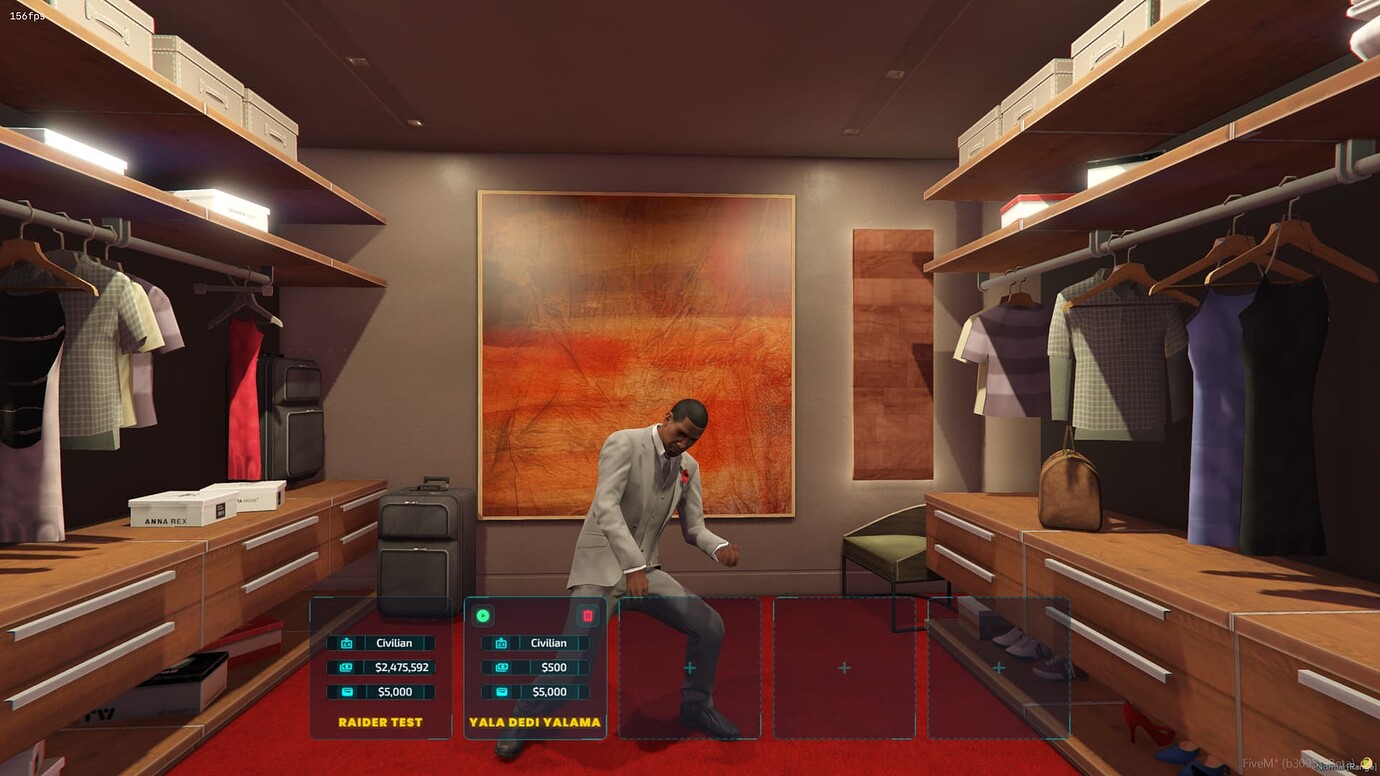
Task: Click the Civilian job field on RAIDER TEST
Action: click(x=396, y=643)
